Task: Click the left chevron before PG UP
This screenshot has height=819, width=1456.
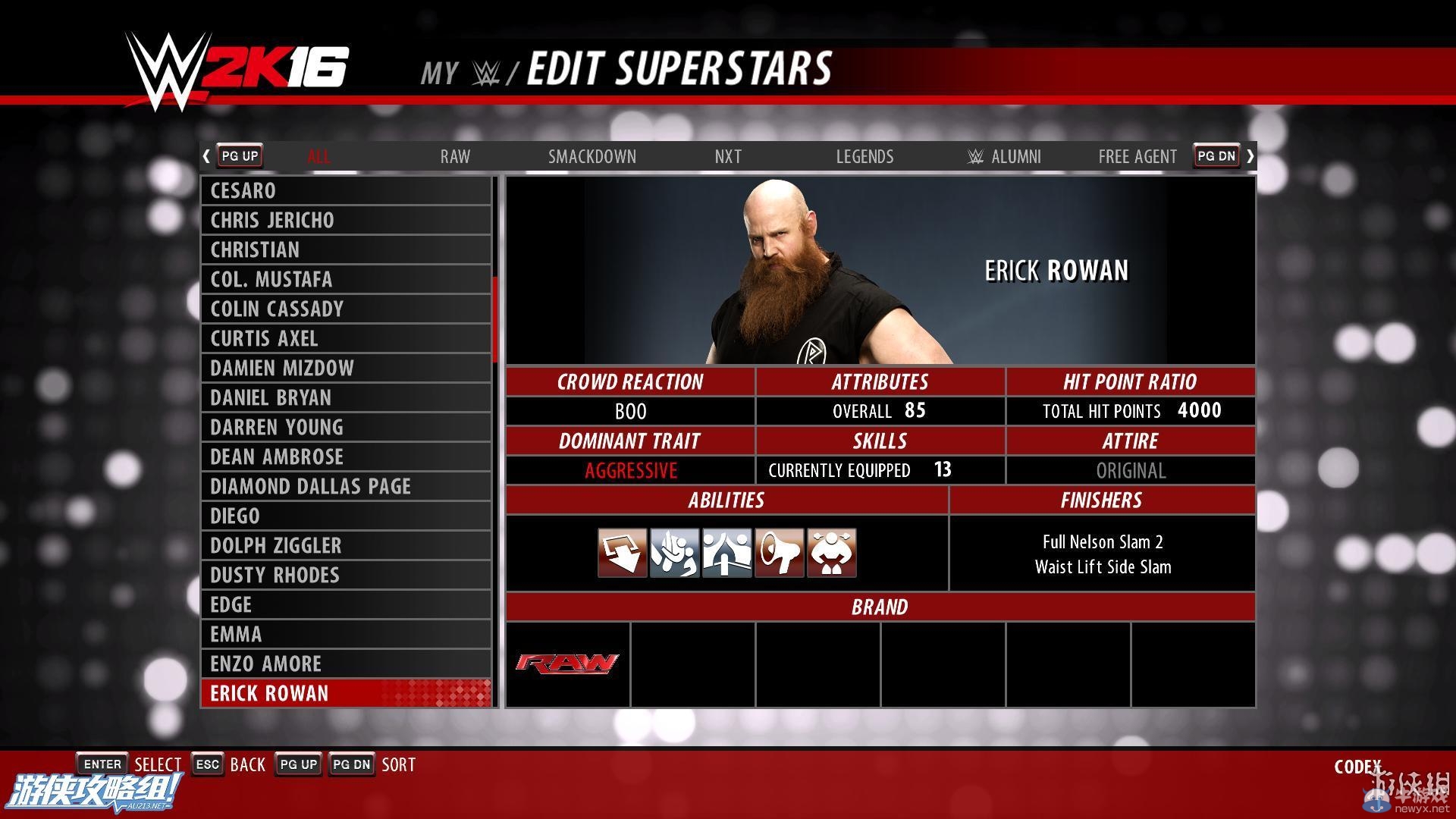Action: click(206, 155)
